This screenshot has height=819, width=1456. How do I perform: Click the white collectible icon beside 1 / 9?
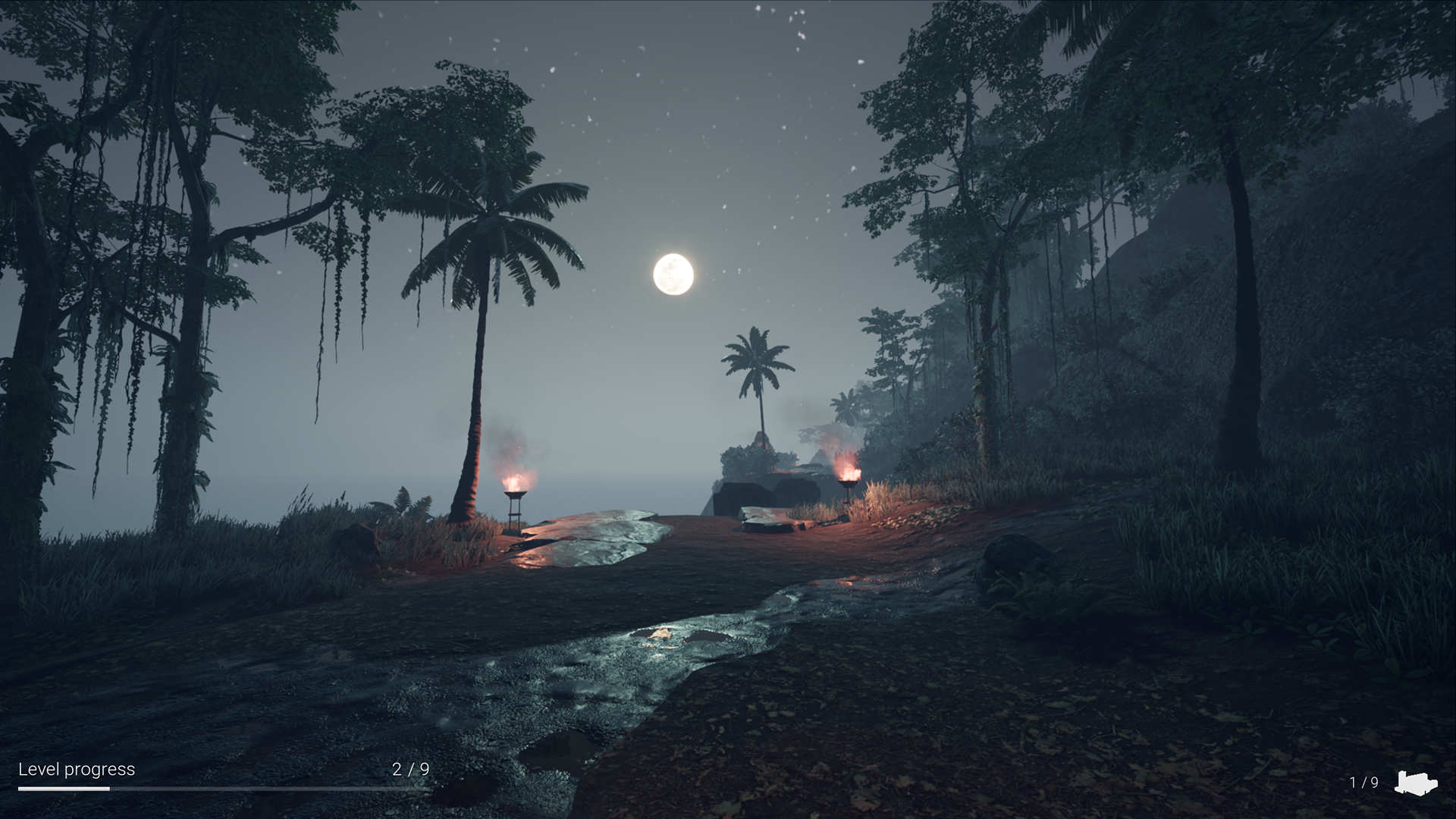(x=1416, y=783)
